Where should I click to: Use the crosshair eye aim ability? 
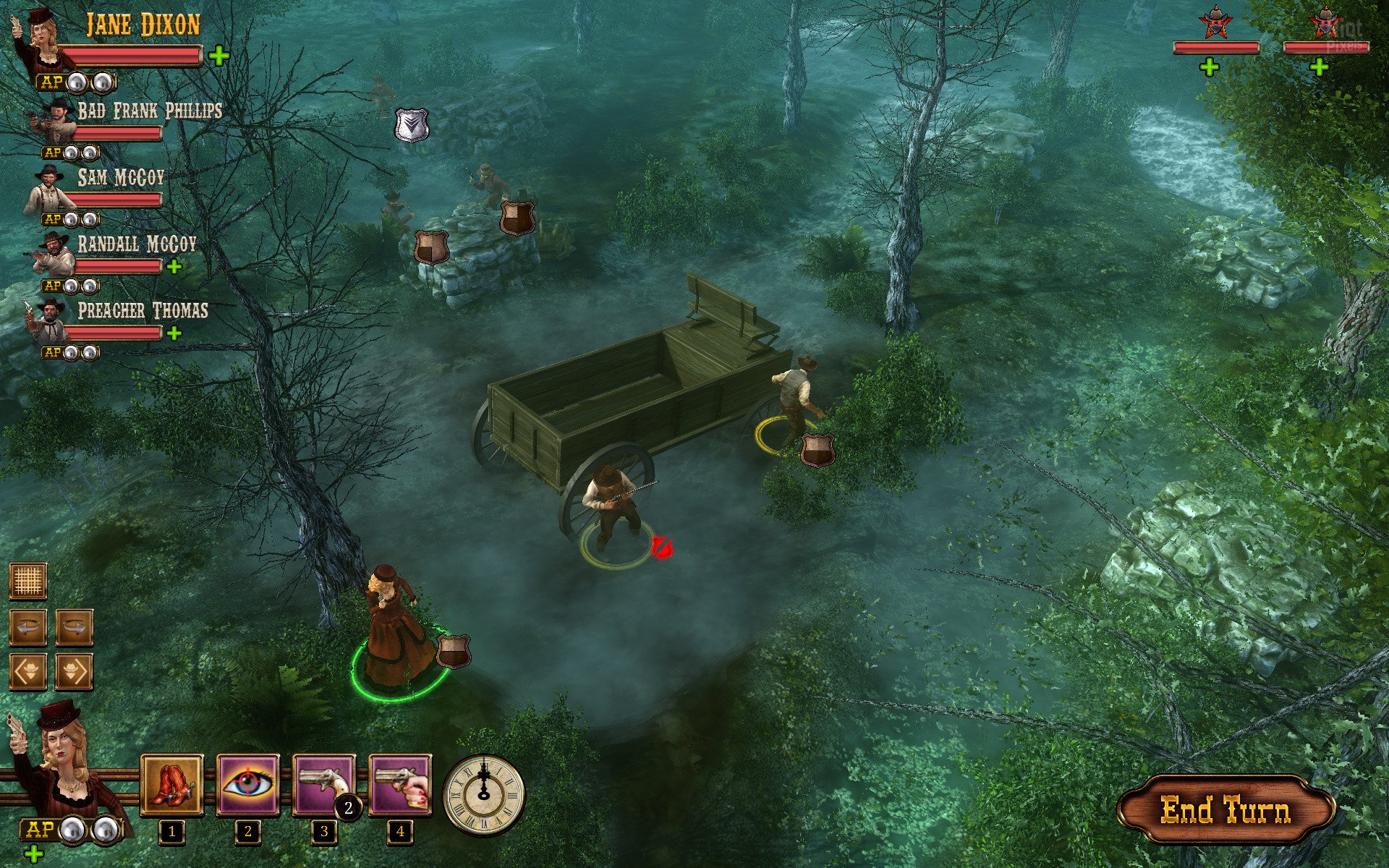(x=247, y=786)
